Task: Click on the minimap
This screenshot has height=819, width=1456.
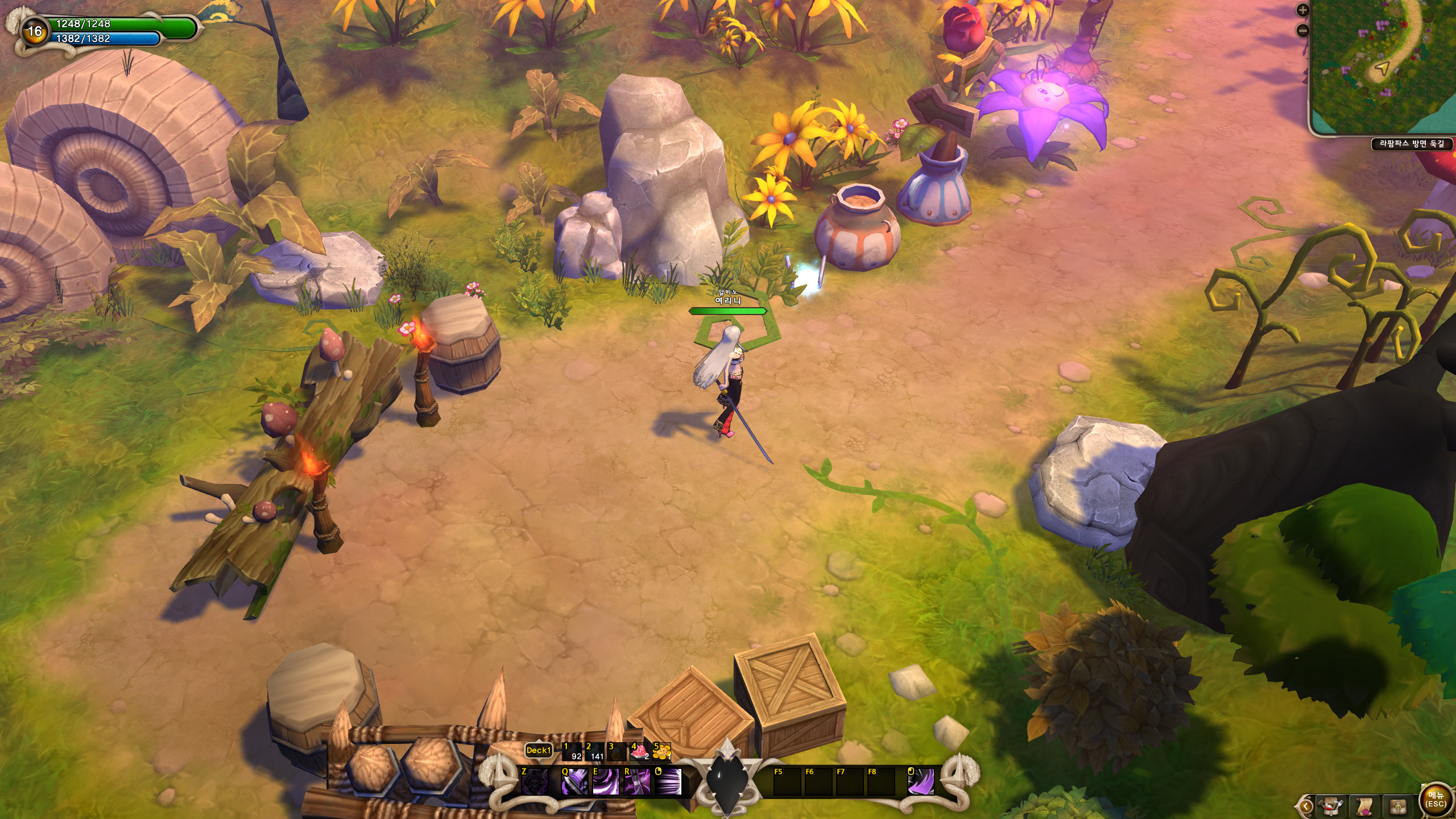Action: [1383, 67]
